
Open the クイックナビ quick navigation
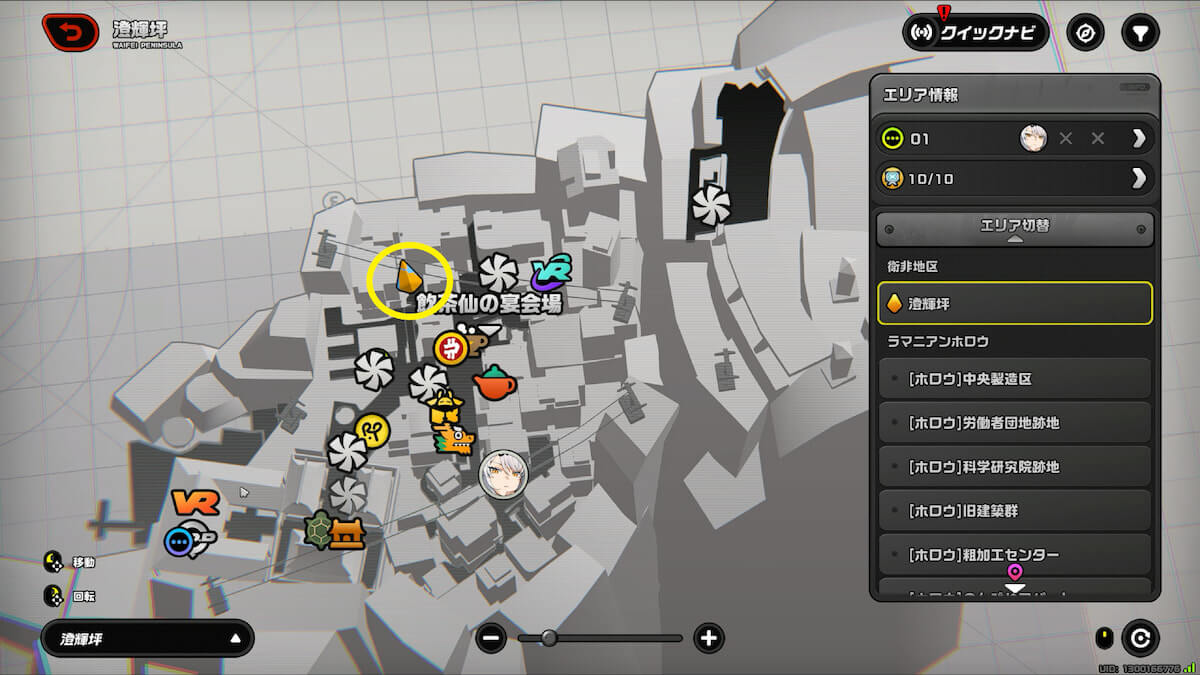pyautogui.click(x=975, y=33)
